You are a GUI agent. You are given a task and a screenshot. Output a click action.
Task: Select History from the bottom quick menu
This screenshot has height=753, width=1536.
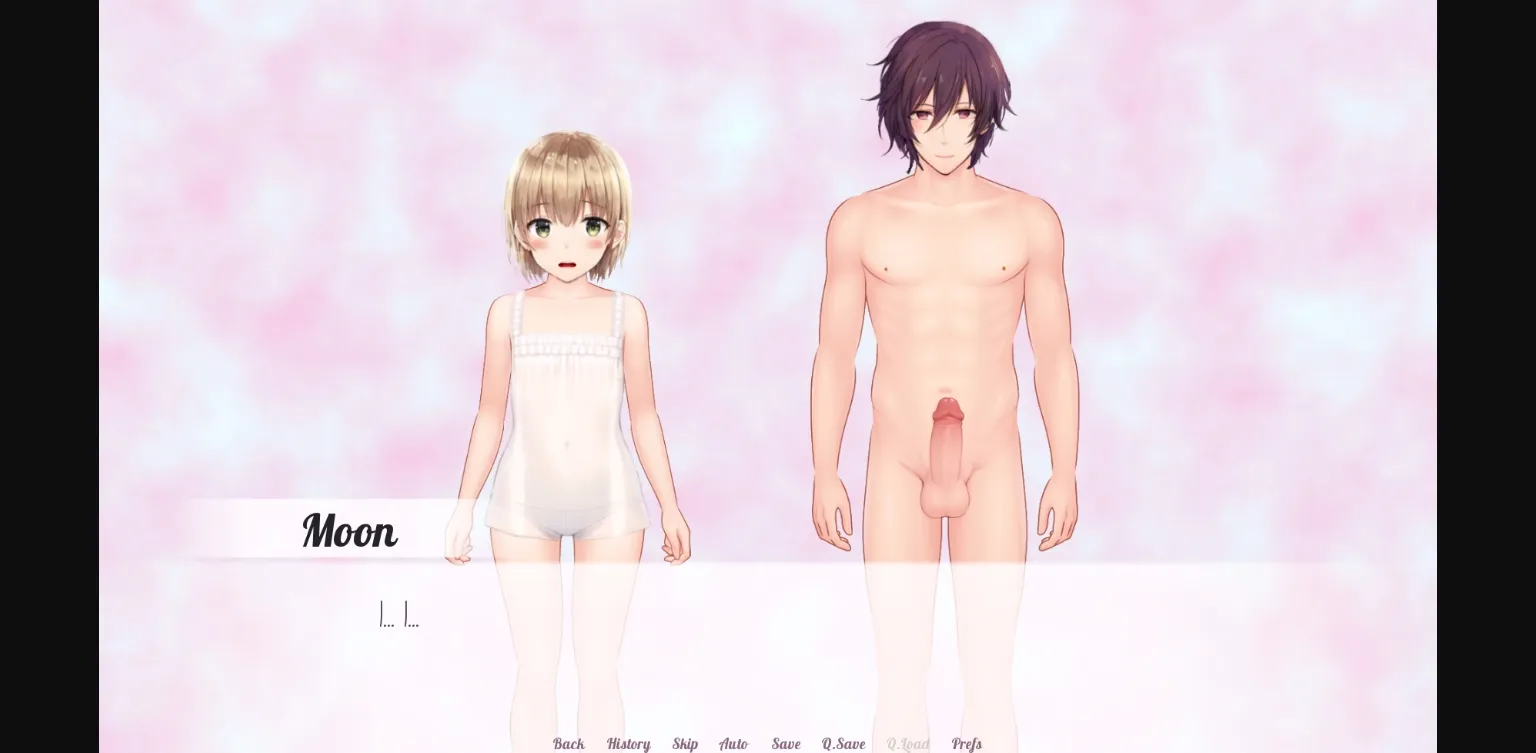627,744
